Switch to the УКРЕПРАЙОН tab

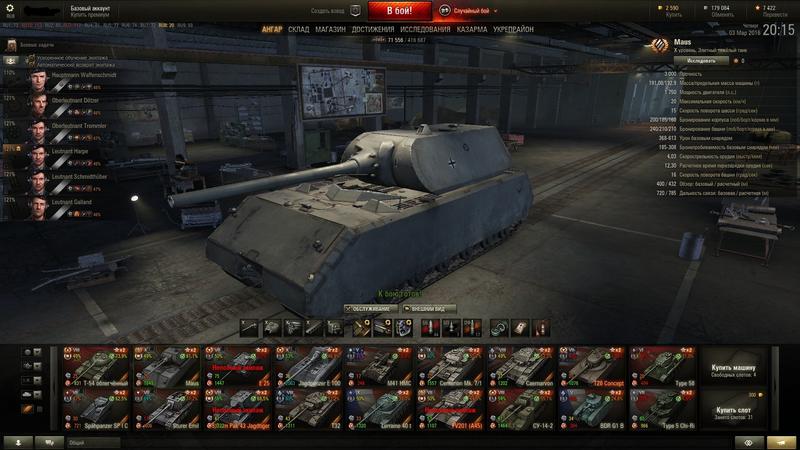(x=514, y=30)
